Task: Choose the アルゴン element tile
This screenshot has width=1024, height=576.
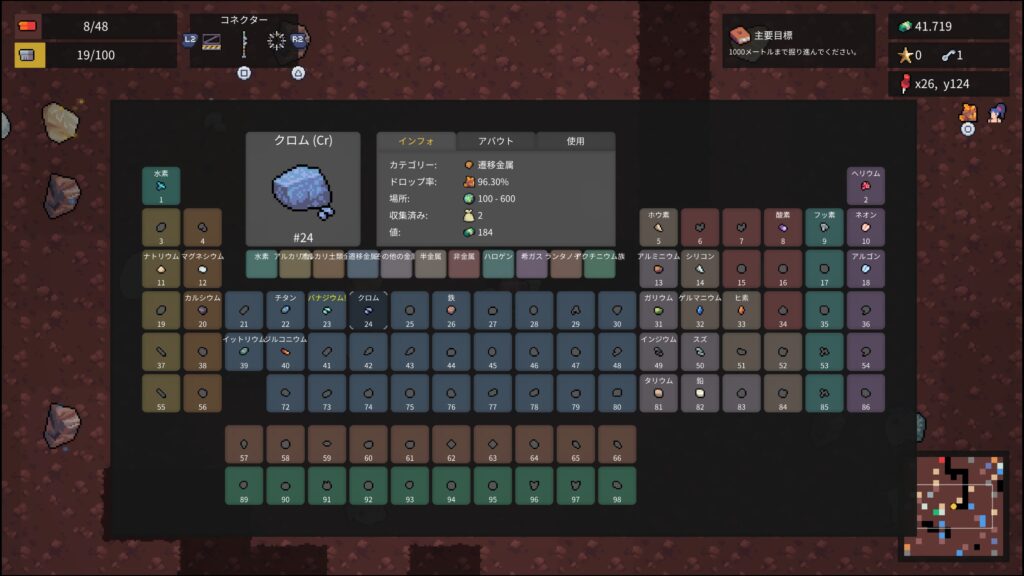Action: click(x=866, y=269)
